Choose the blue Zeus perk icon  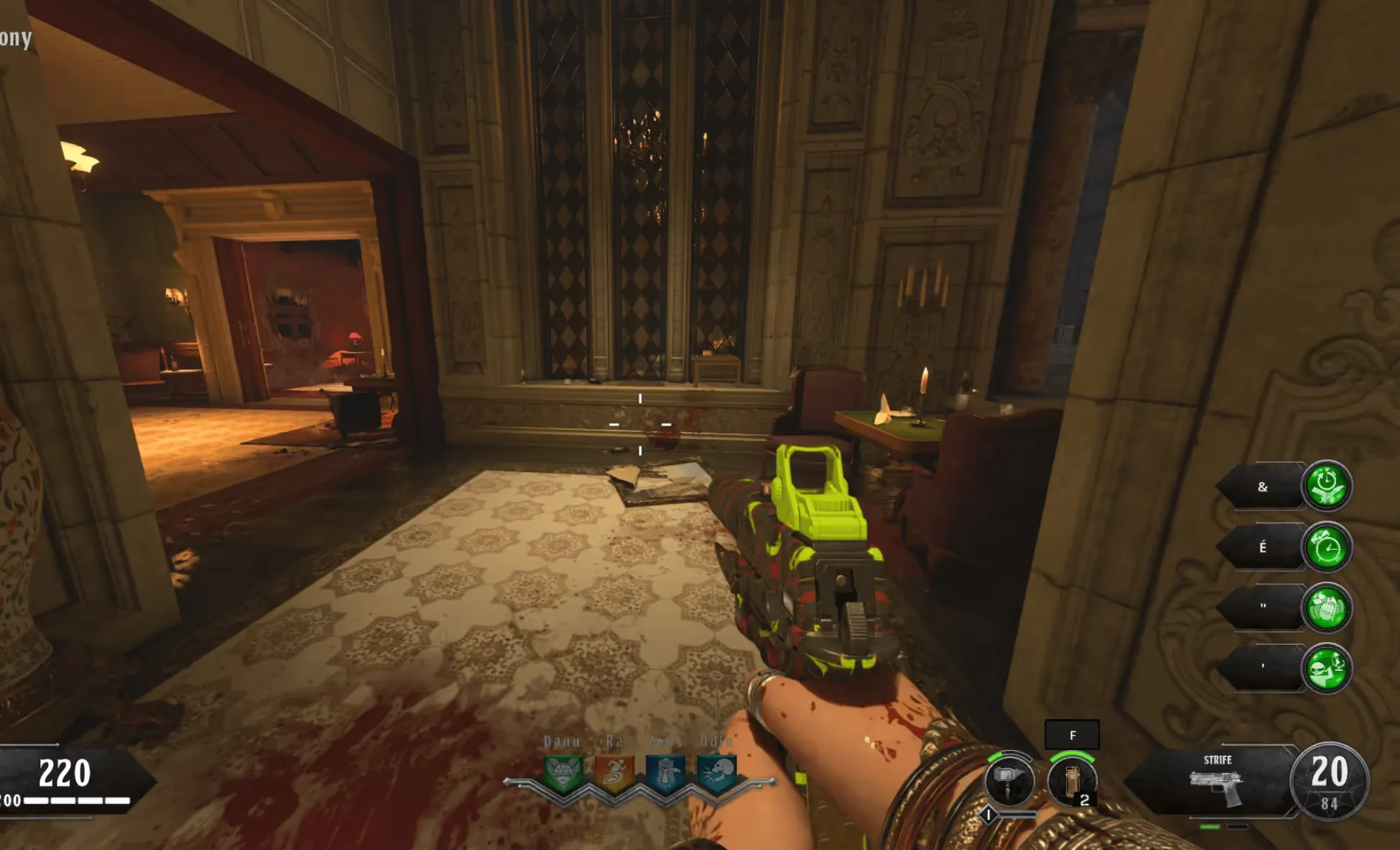[665, 774]
